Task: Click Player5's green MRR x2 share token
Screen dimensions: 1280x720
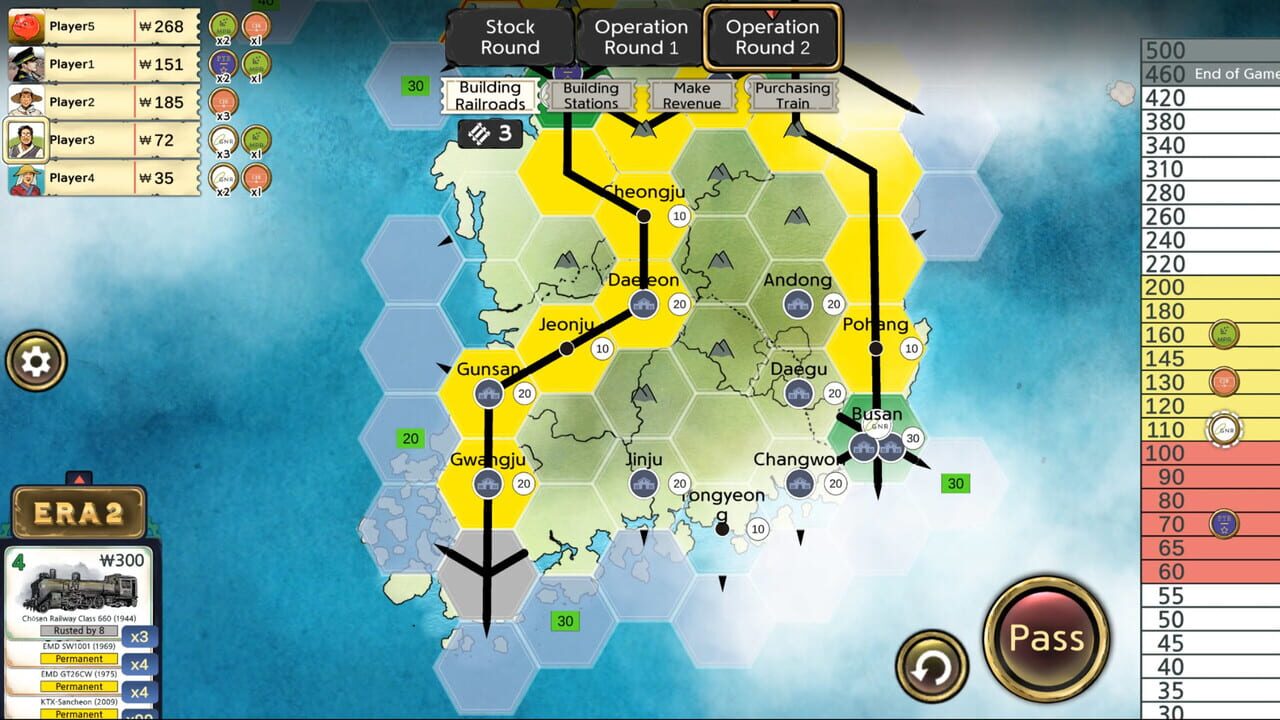Action: tap(221, 25)
